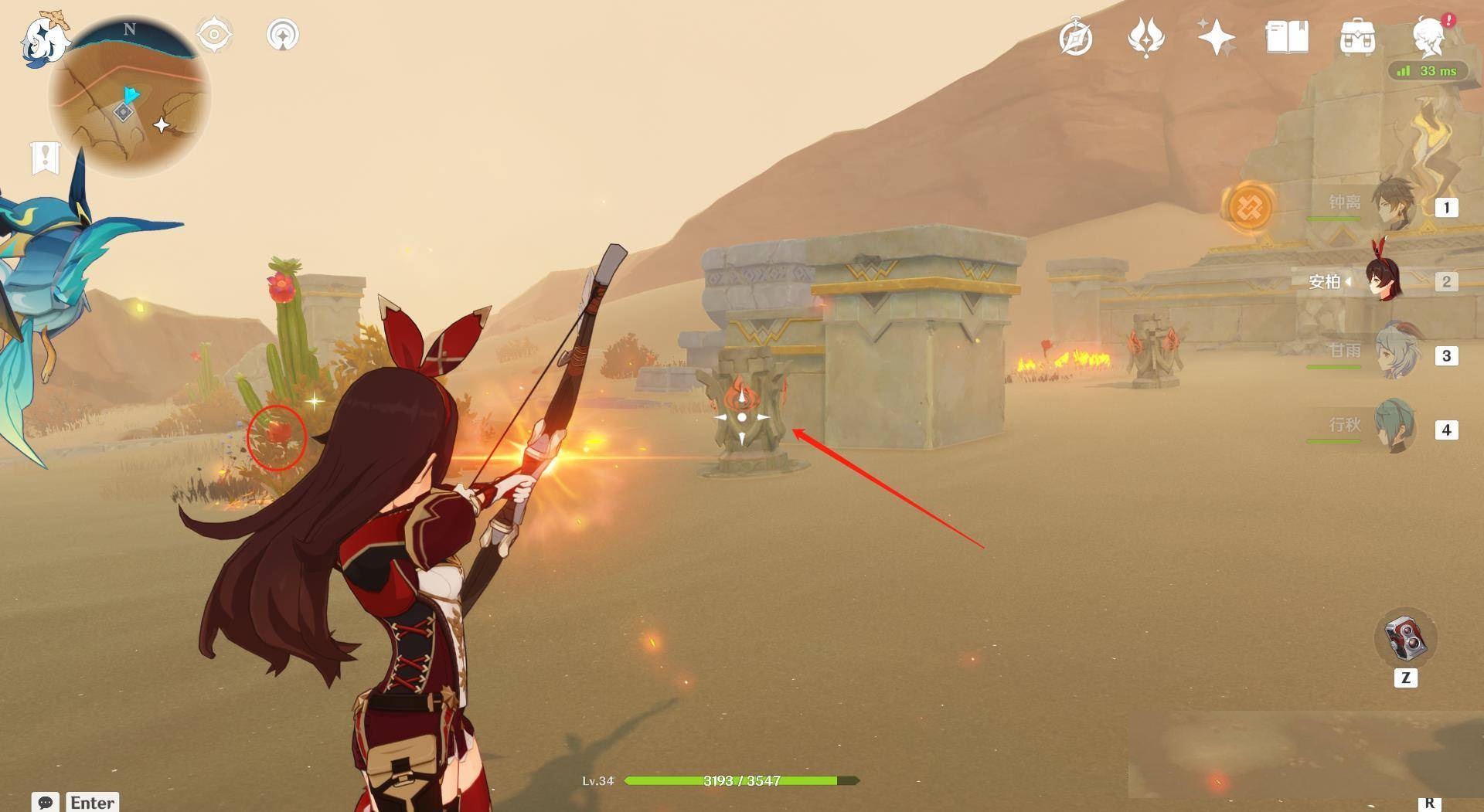
Task: Open the events flame-wing icon
Action: click(x=1145, y=37)
